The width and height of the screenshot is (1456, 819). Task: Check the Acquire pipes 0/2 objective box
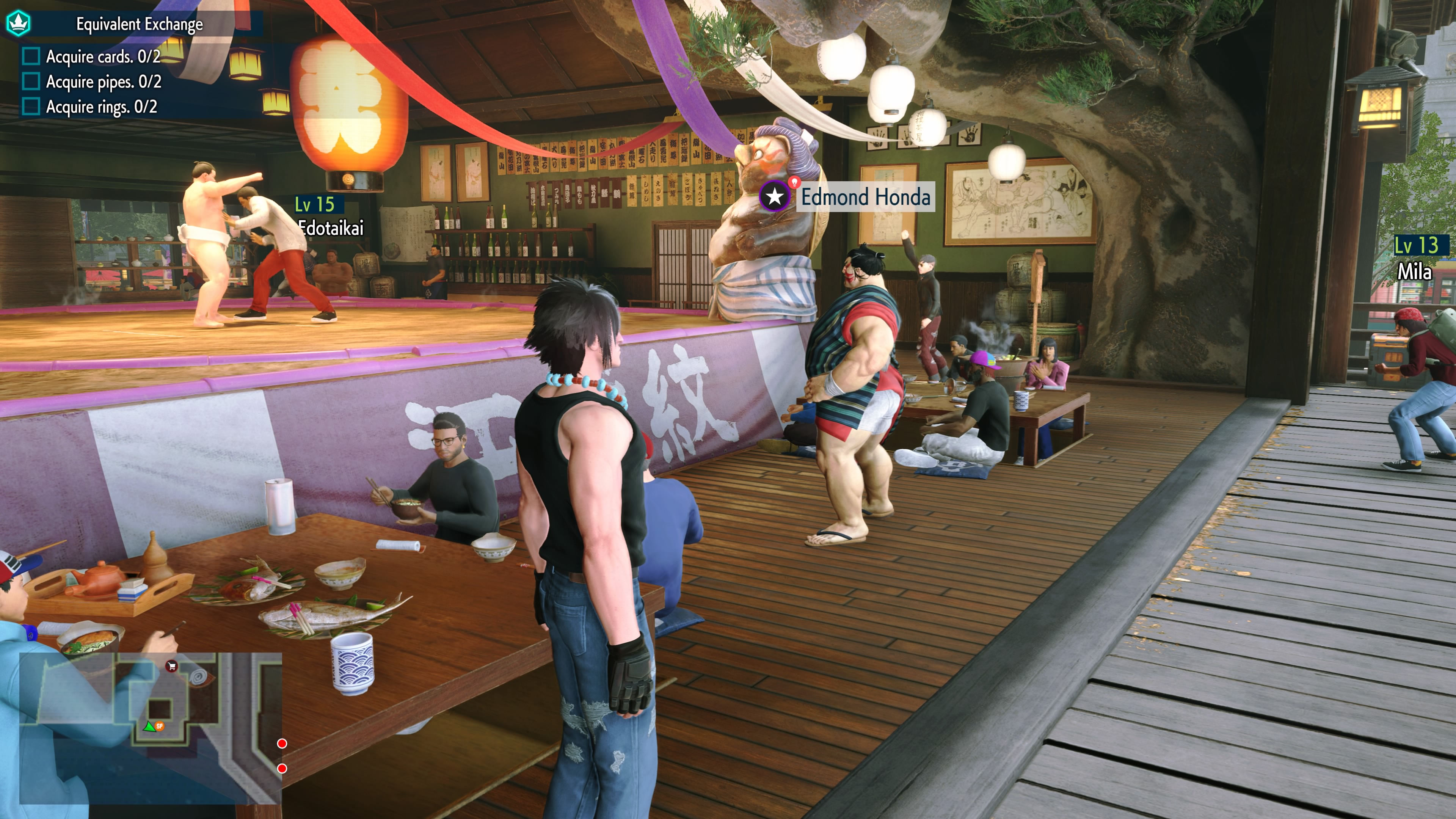32,82
